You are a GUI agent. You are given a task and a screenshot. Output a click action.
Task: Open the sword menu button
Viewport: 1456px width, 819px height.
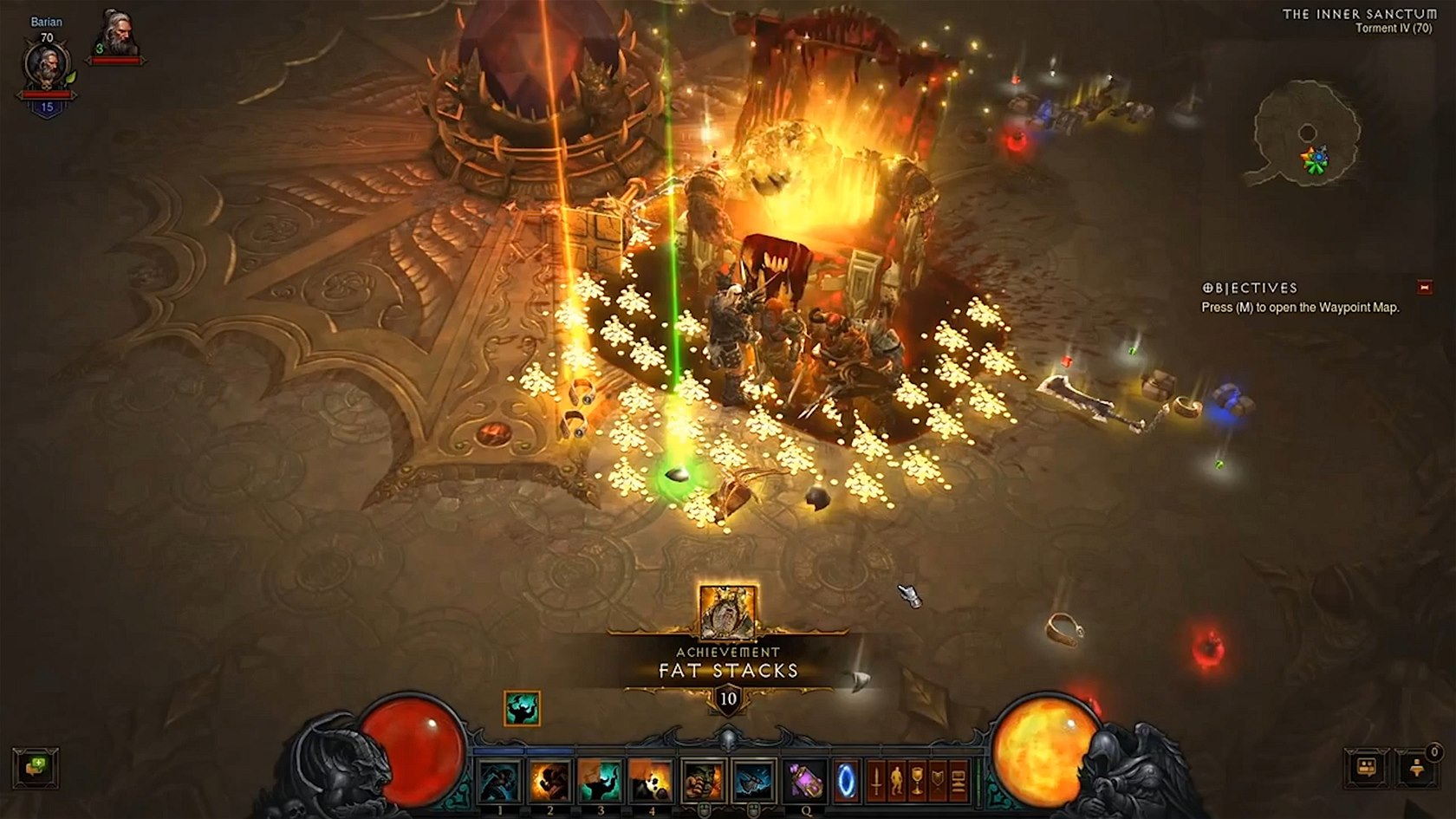[x=876, y=780]
